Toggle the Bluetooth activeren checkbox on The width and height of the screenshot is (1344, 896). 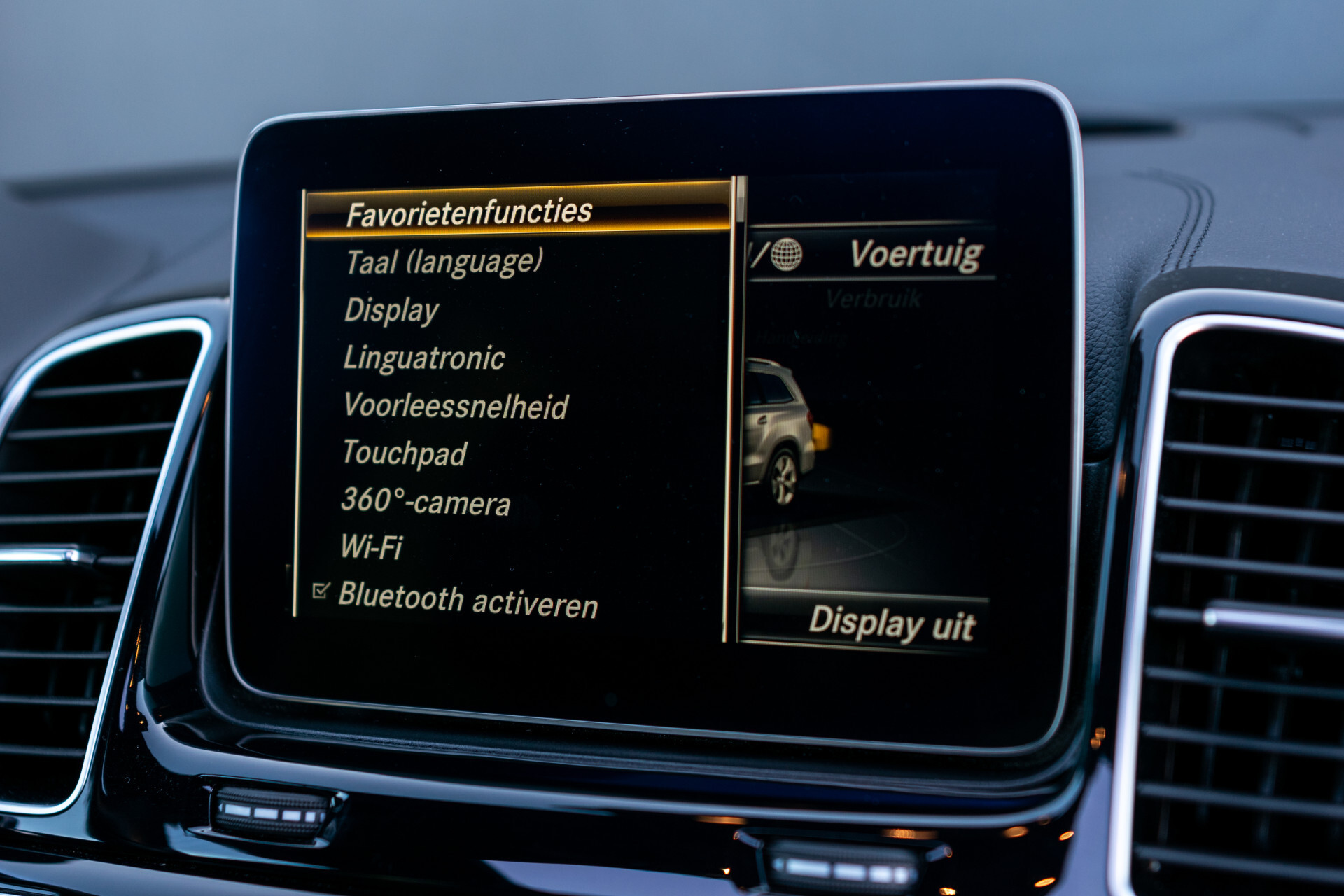point(320,591)
